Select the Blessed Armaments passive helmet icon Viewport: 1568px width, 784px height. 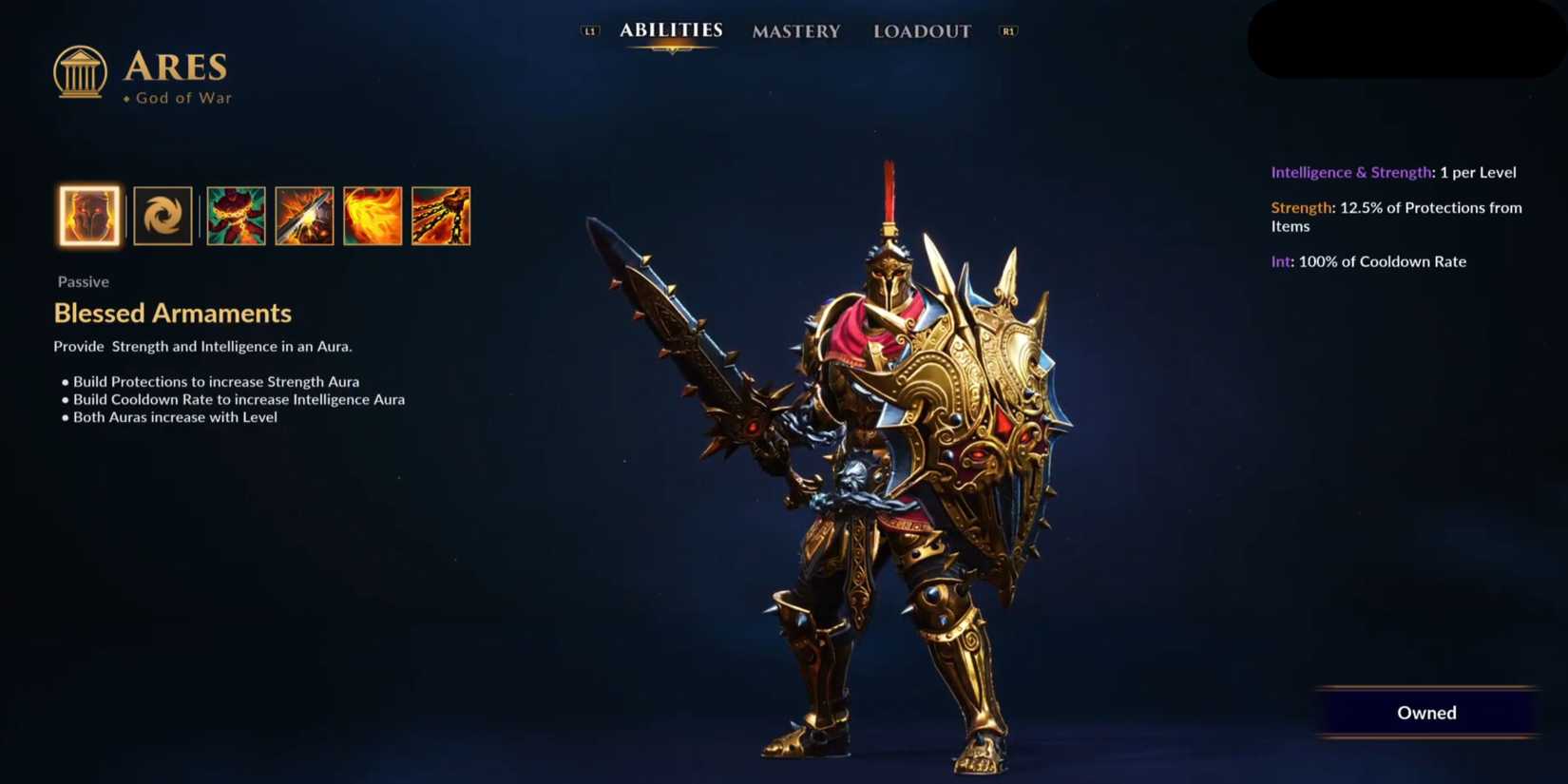coord(88,216)
